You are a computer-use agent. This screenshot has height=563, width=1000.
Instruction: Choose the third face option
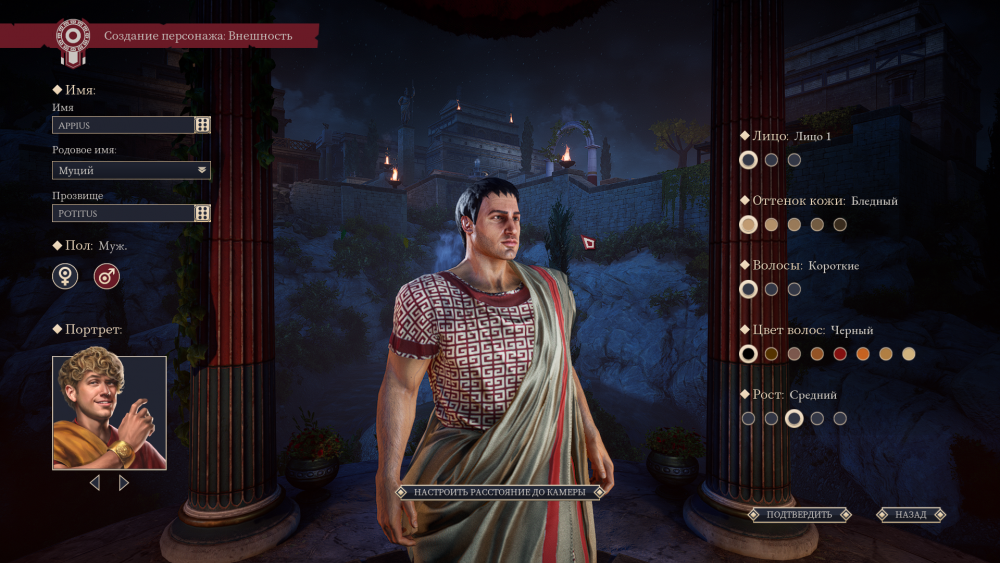pos(794,160)
